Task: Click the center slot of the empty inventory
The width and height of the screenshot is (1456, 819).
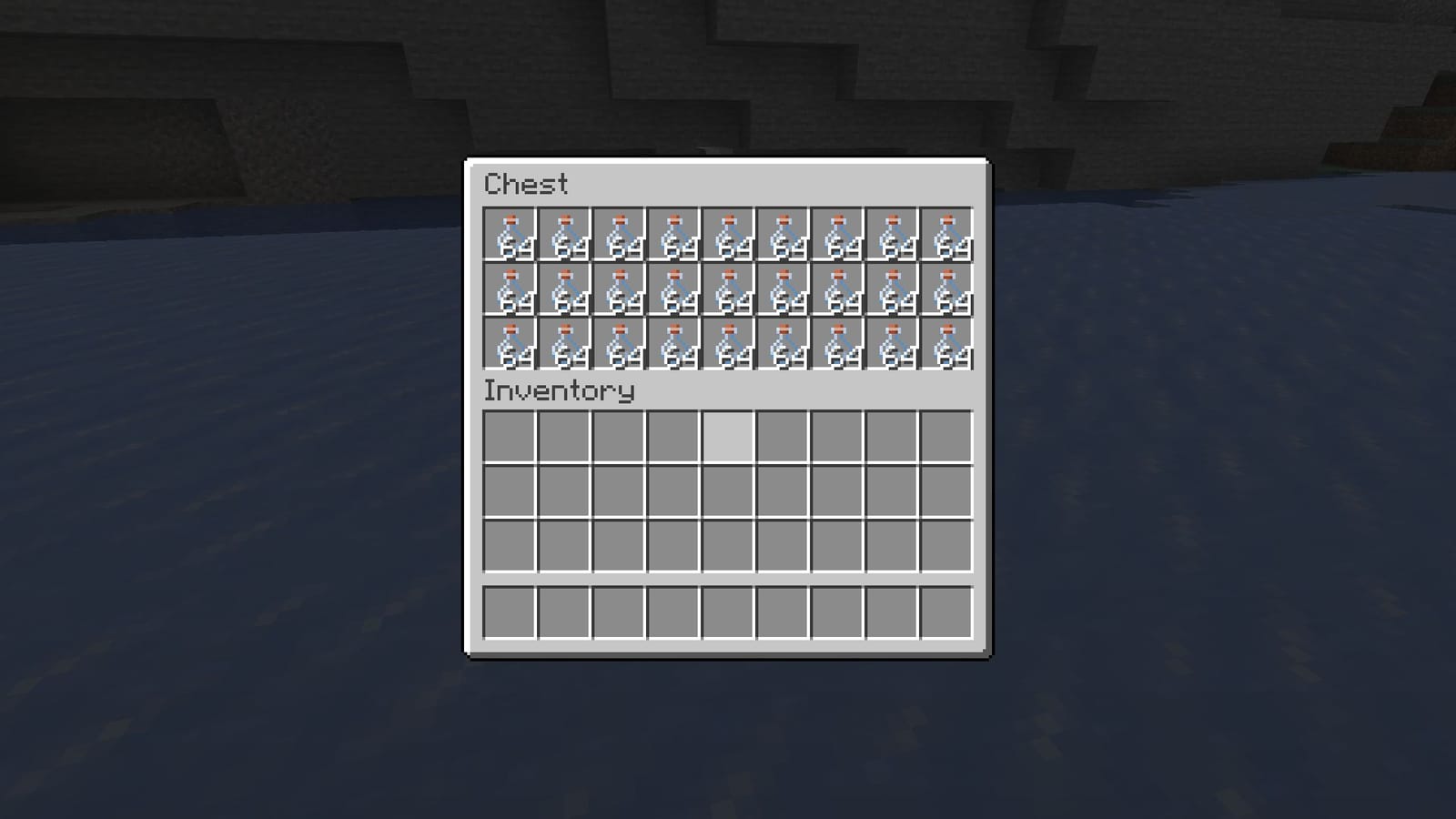Action: tap(728, 491)
